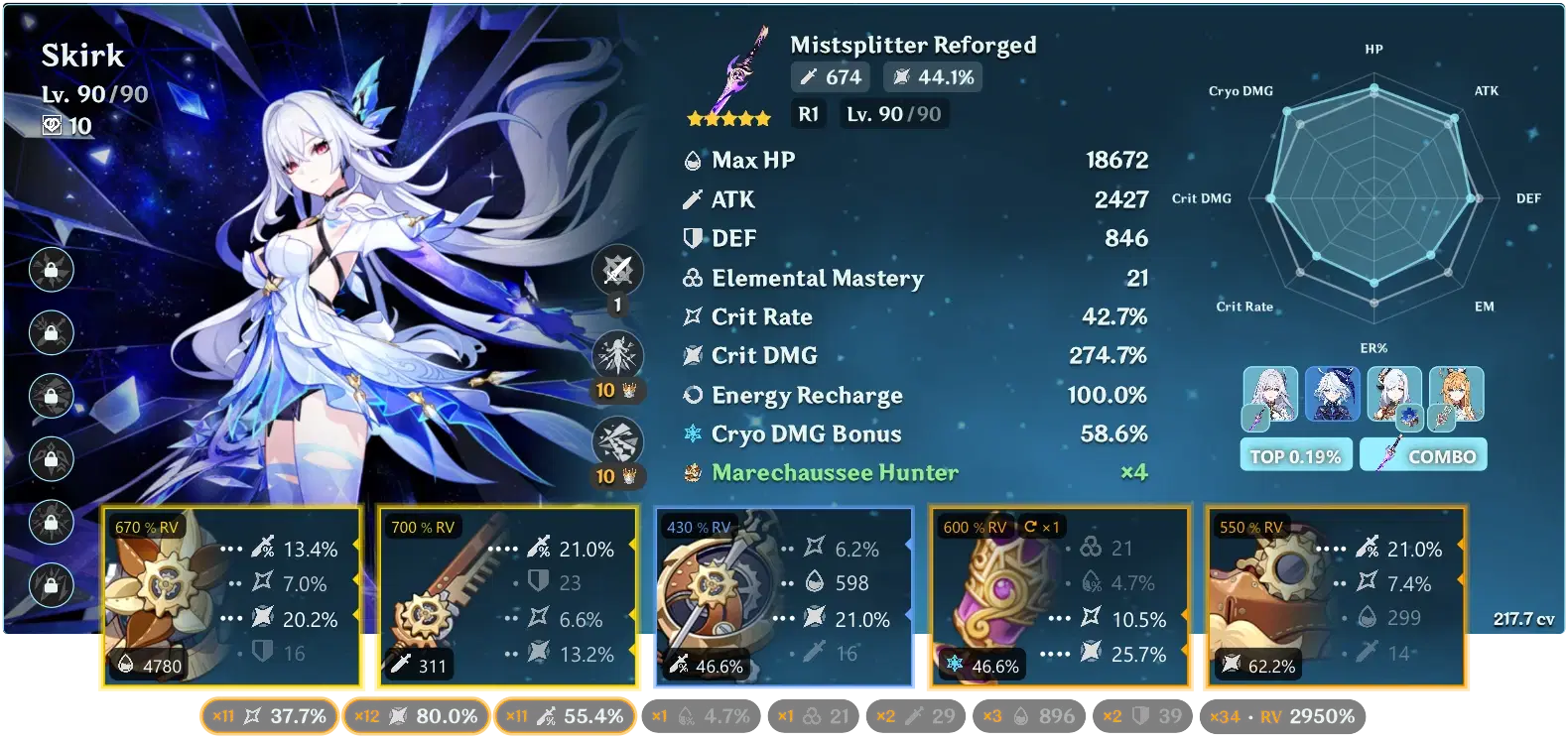Click the Energy Recharge stat icon
The width and height of the screenshot is (1568, 741).
click(x=692, y=394)
